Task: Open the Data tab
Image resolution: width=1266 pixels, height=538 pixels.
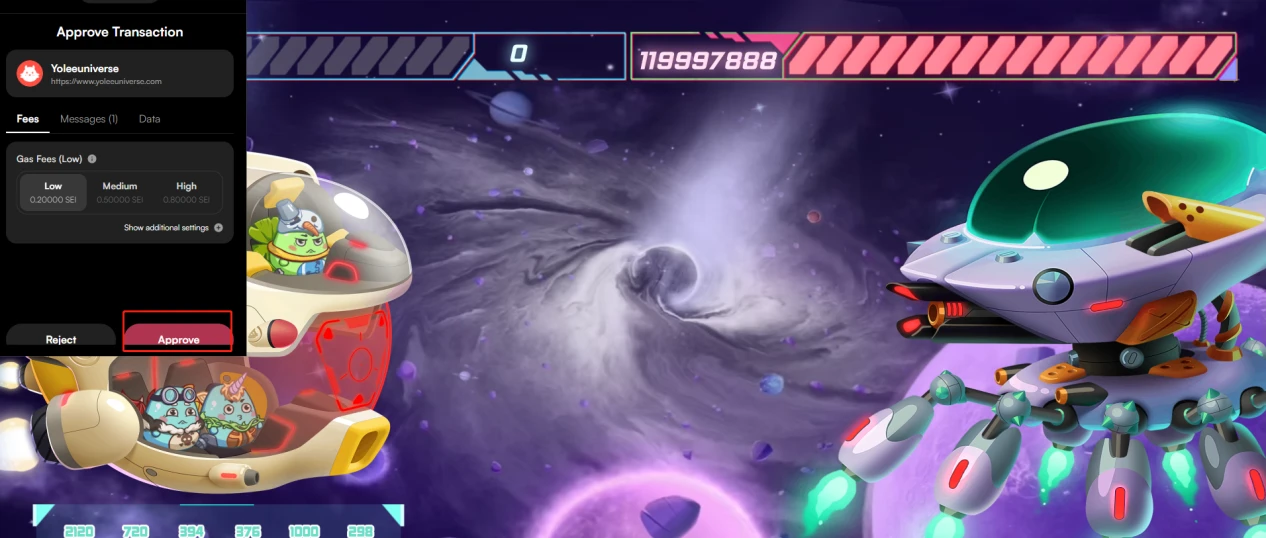Action: (x=149, y=119)
